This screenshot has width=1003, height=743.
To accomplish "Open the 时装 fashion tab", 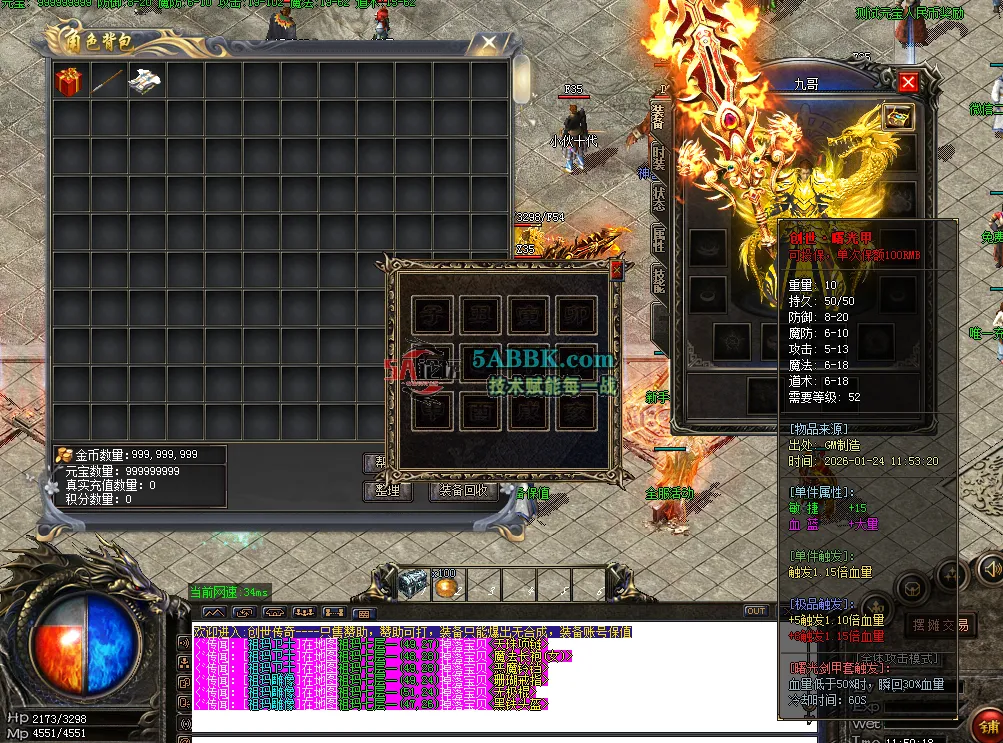I will [x=658, y=155].
